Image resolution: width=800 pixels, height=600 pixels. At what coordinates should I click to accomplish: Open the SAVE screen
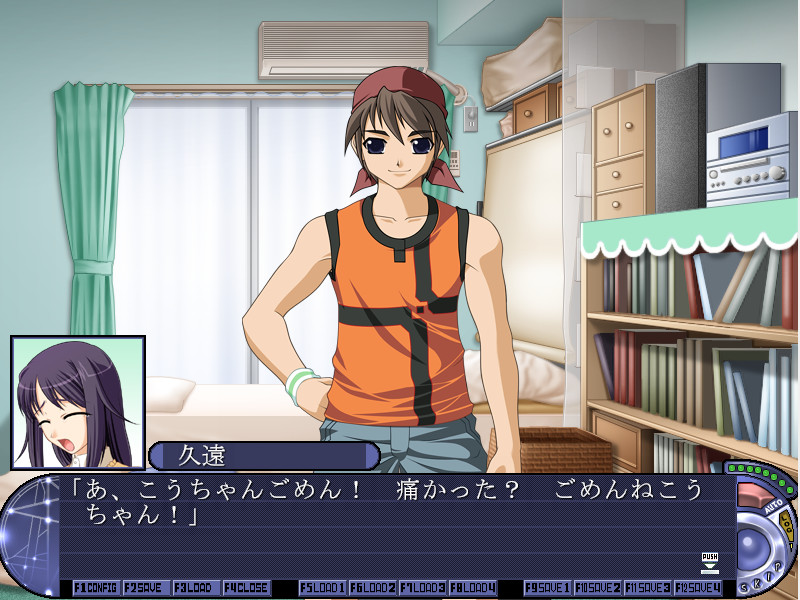[146, 588]
